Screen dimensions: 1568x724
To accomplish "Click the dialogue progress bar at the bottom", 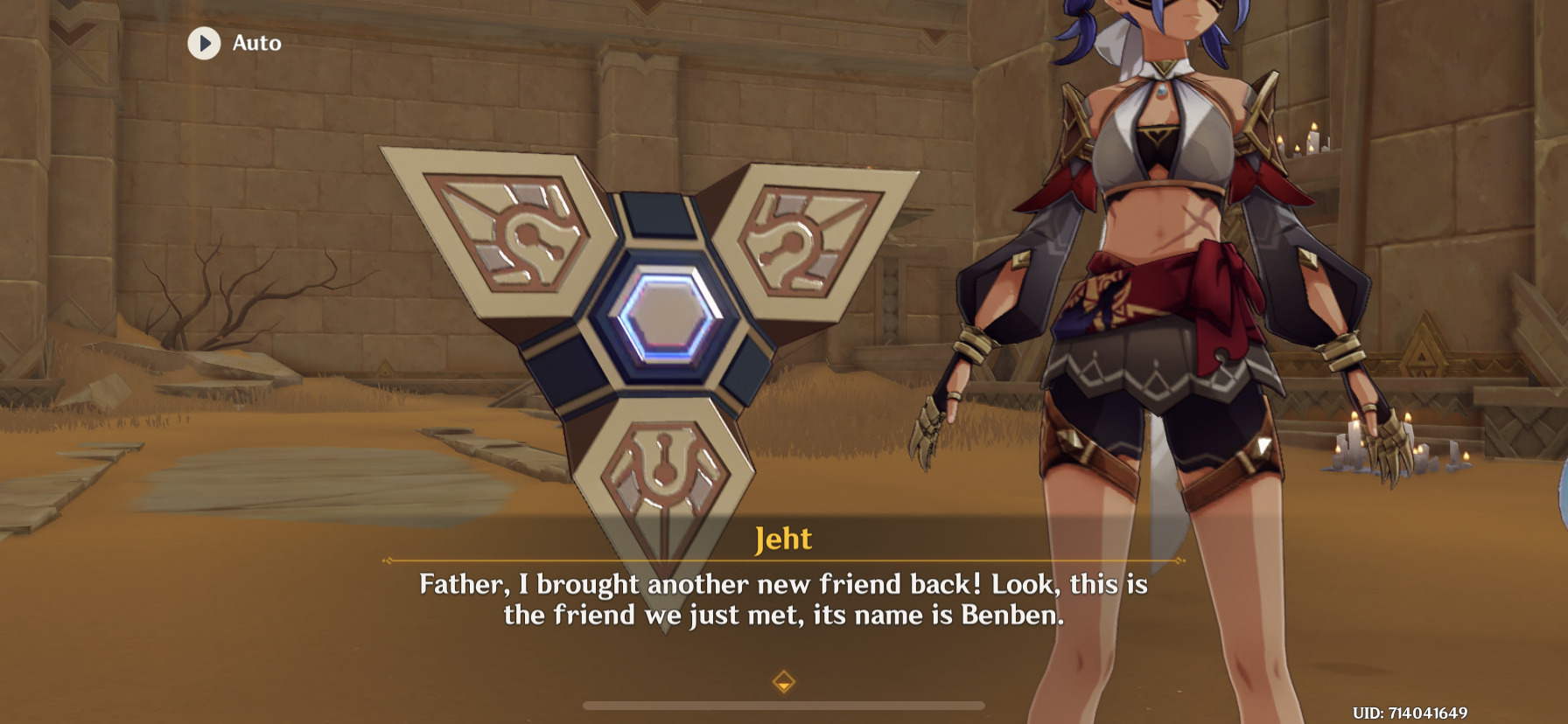I will [x=786, y=705].
